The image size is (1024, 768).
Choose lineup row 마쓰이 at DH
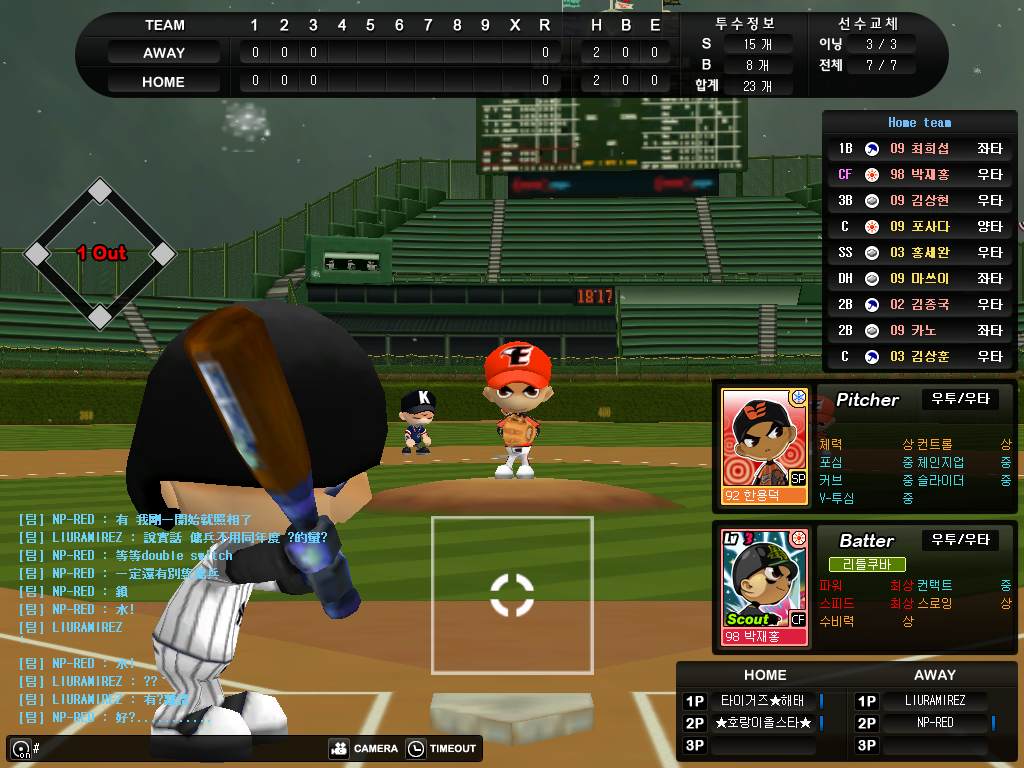920,279
